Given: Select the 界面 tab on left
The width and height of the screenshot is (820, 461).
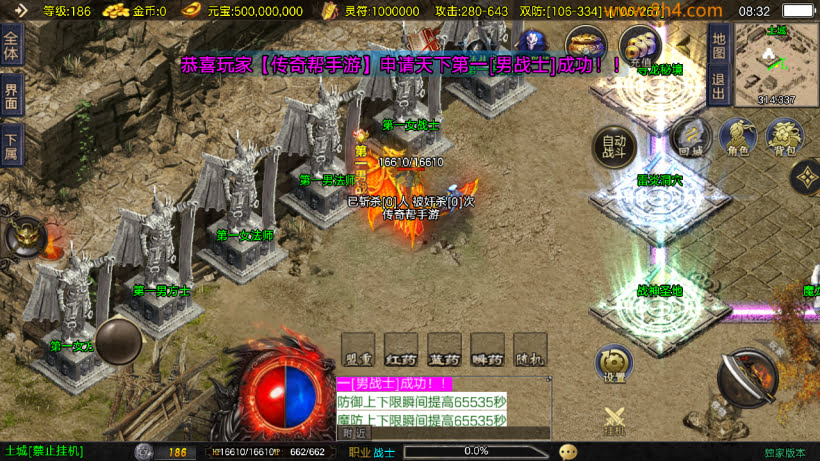Looking at the screenshot, I should coord(11,97).
